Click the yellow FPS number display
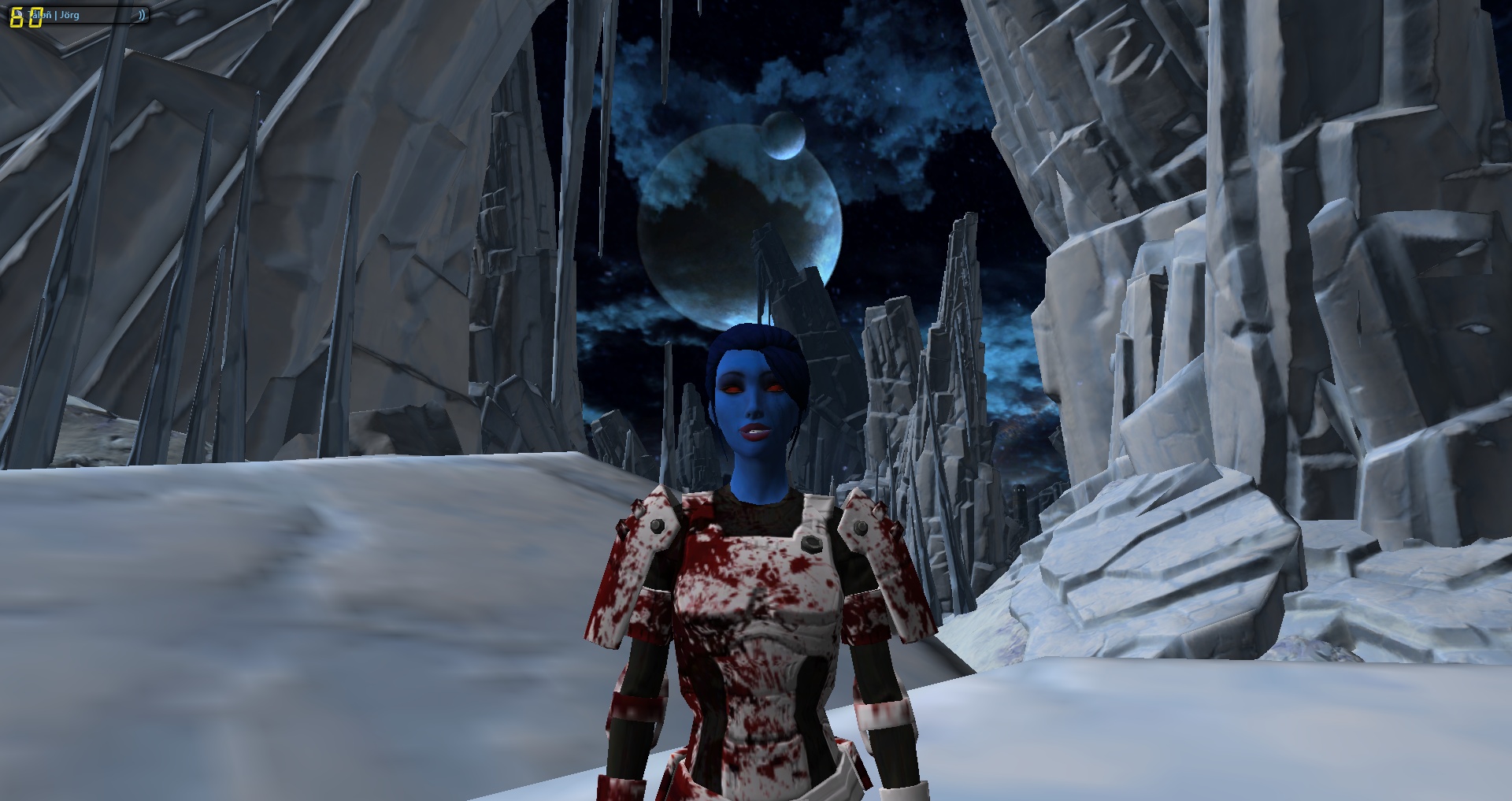The image size is (1512, 801). [x=26, y=16]
